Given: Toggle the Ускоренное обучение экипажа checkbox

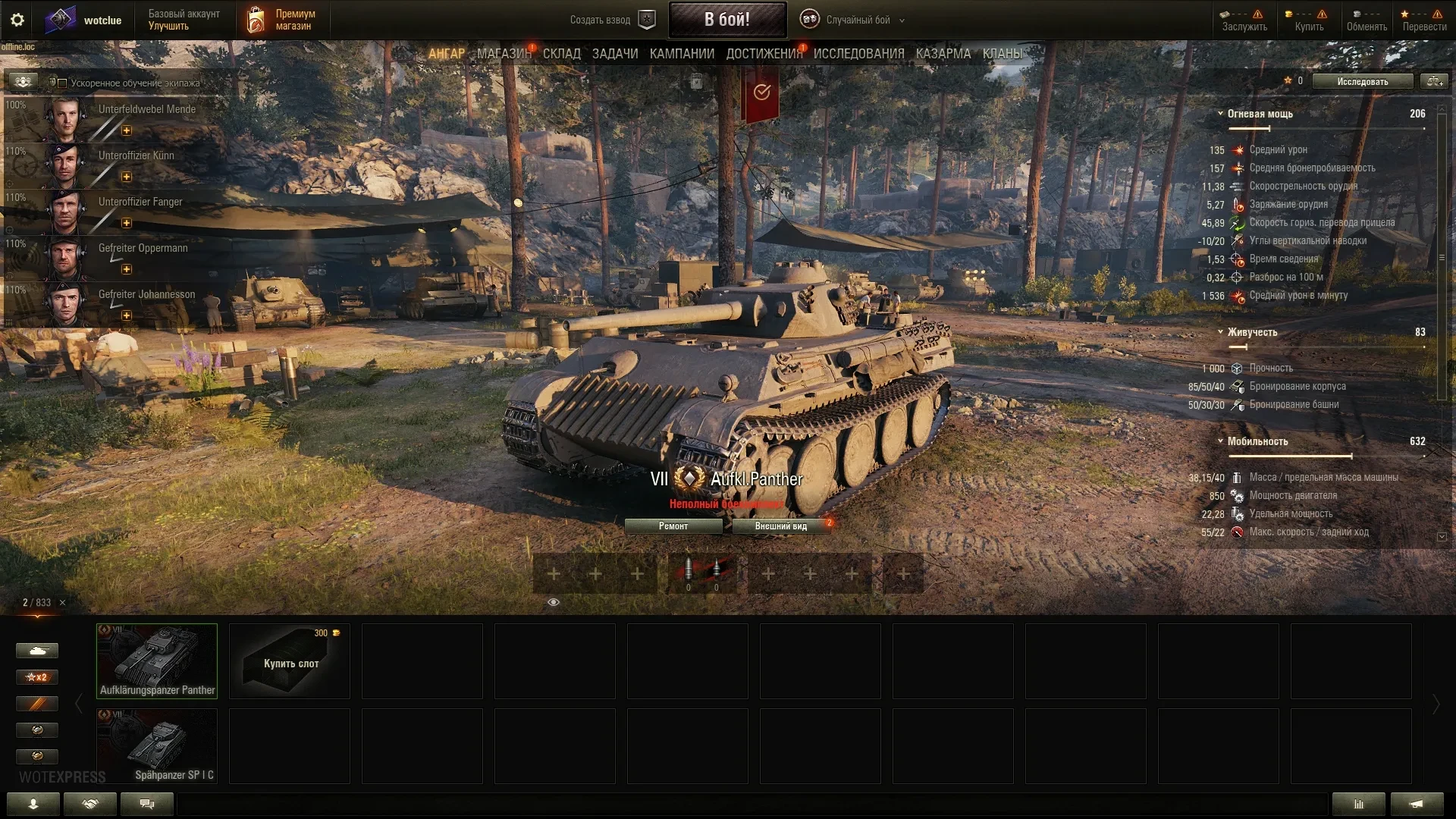Looking at the screenshot, I should [63, 83].
